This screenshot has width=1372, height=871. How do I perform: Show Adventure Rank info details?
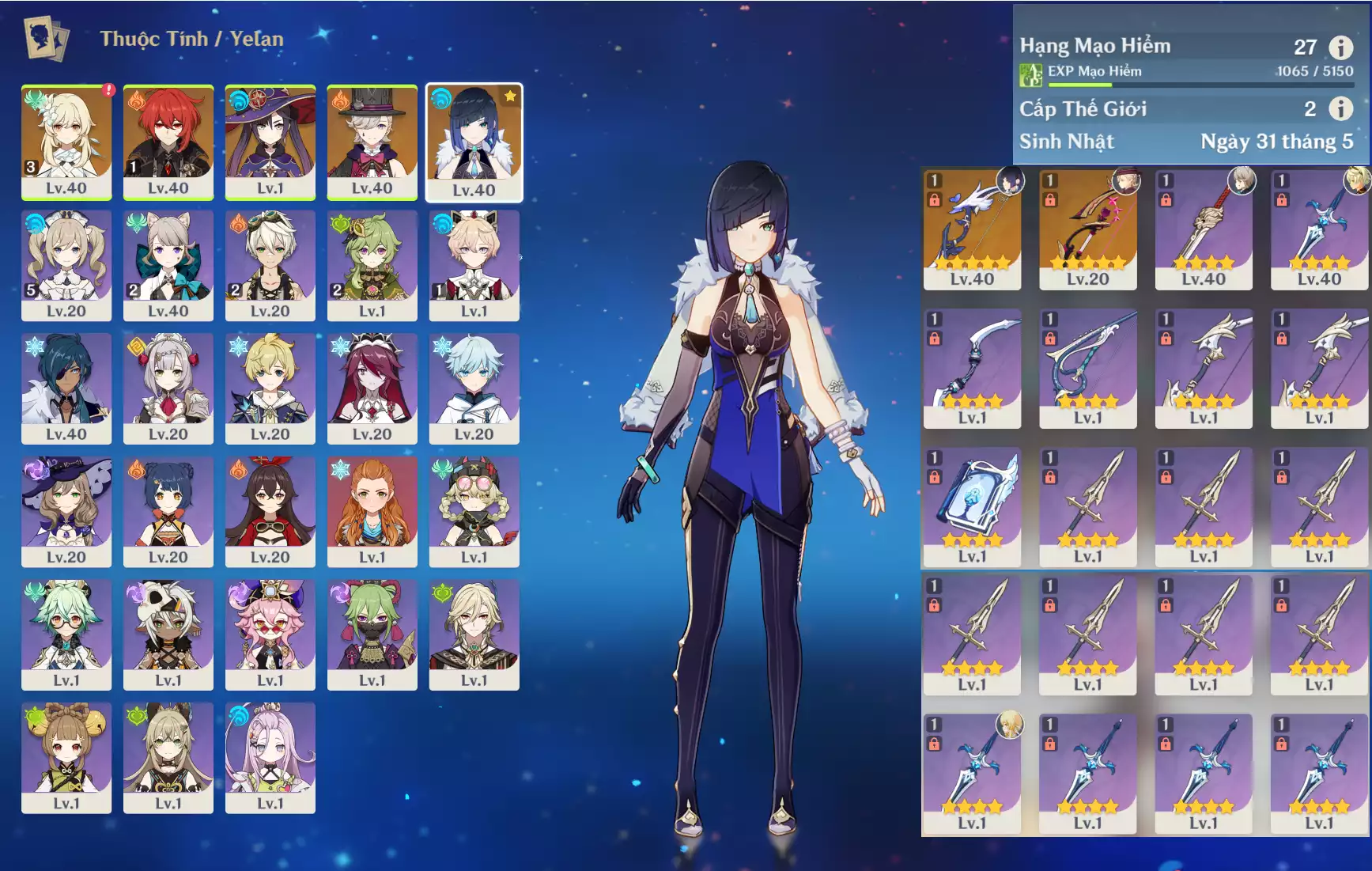[x=1340, y=47]
